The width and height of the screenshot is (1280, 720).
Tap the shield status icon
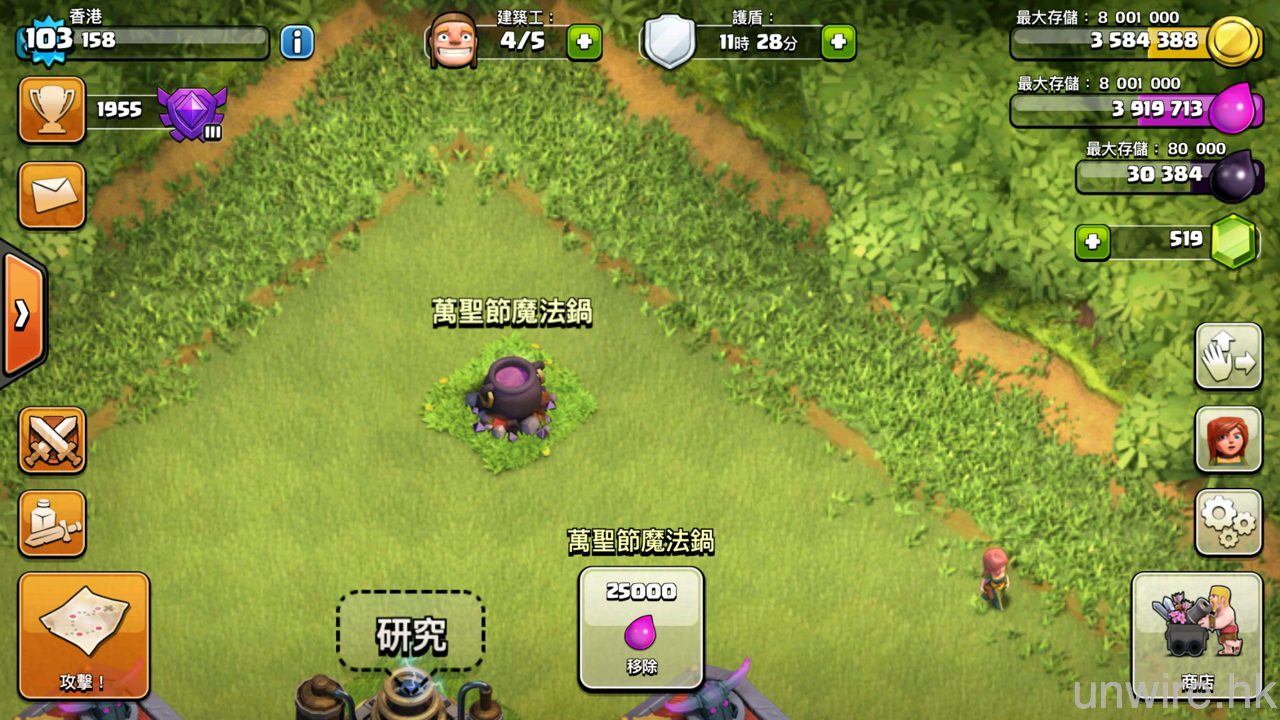coord(669,43)
